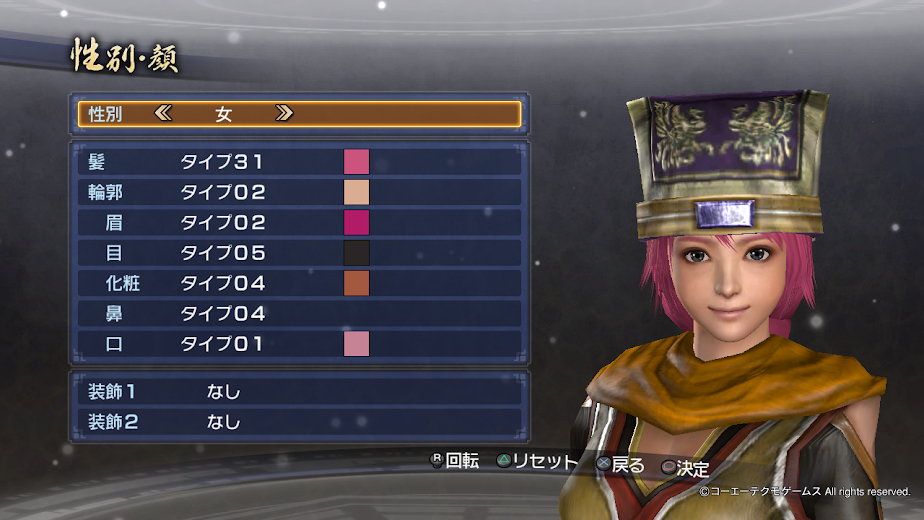Click the left arrow beside 女

(163, 114)
